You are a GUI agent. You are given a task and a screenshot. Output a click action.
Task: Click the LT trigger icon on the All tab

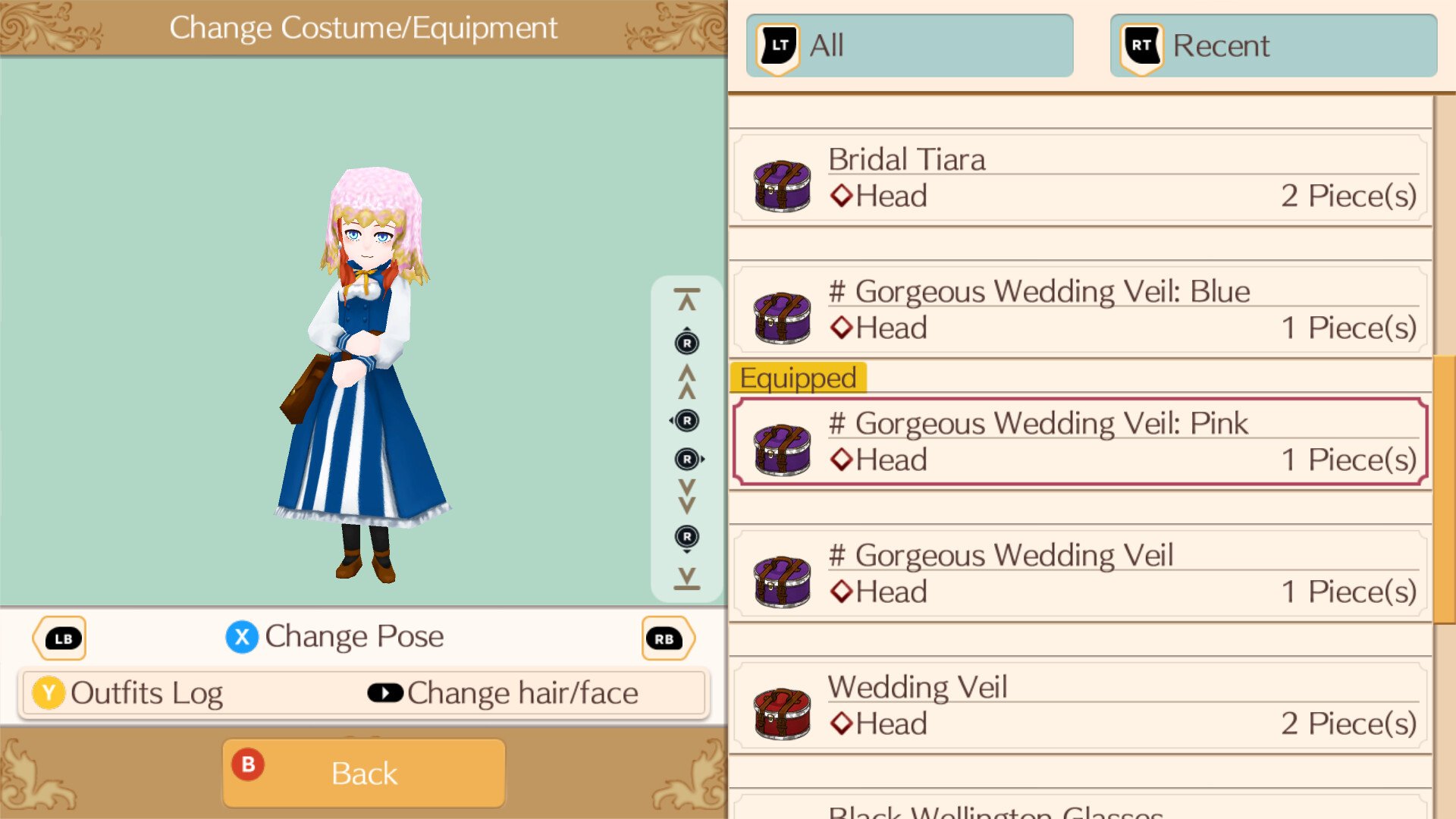777,45
